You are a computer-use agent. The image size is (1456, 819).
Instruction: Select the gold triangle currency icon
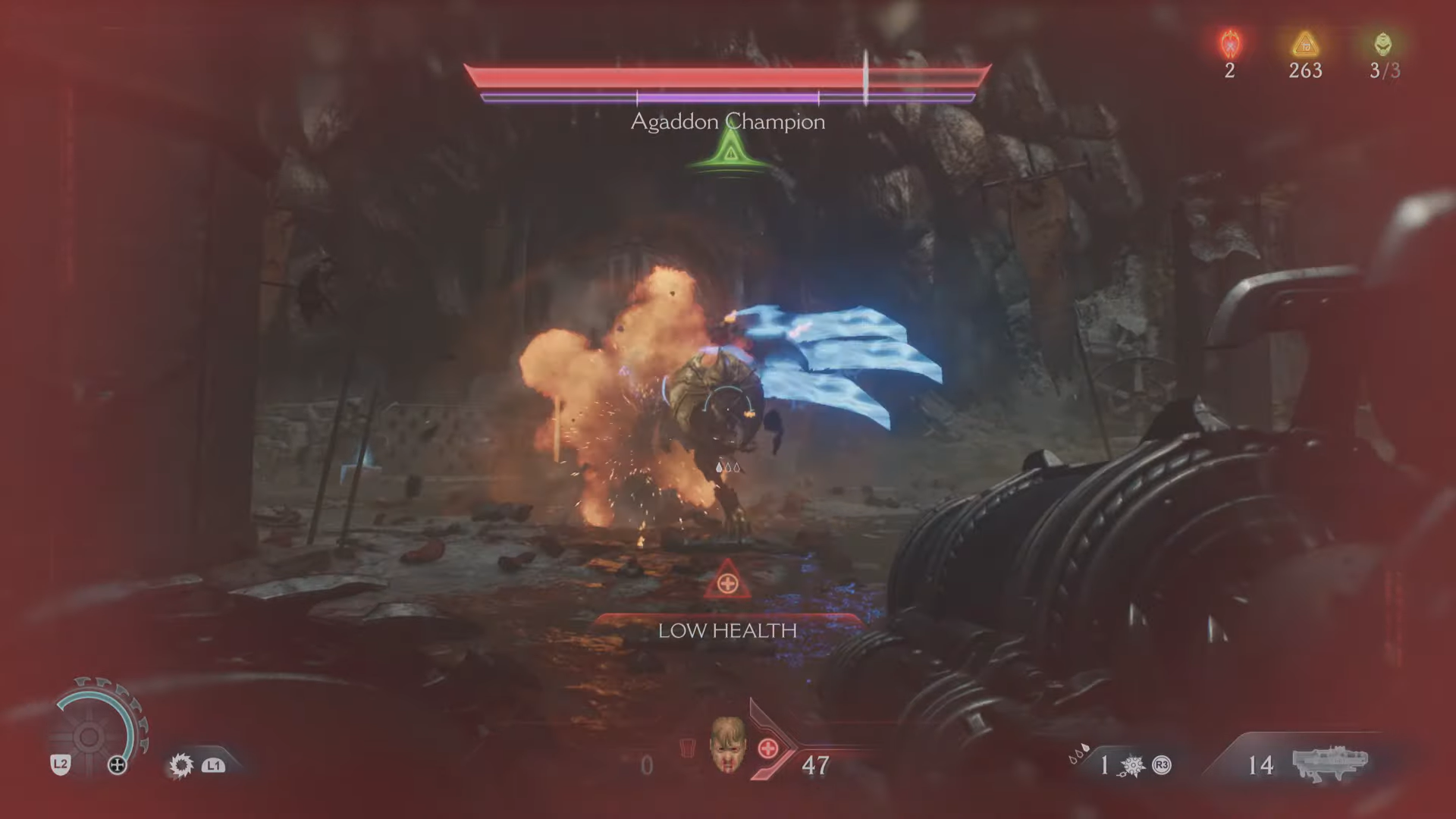point(1305,45)
